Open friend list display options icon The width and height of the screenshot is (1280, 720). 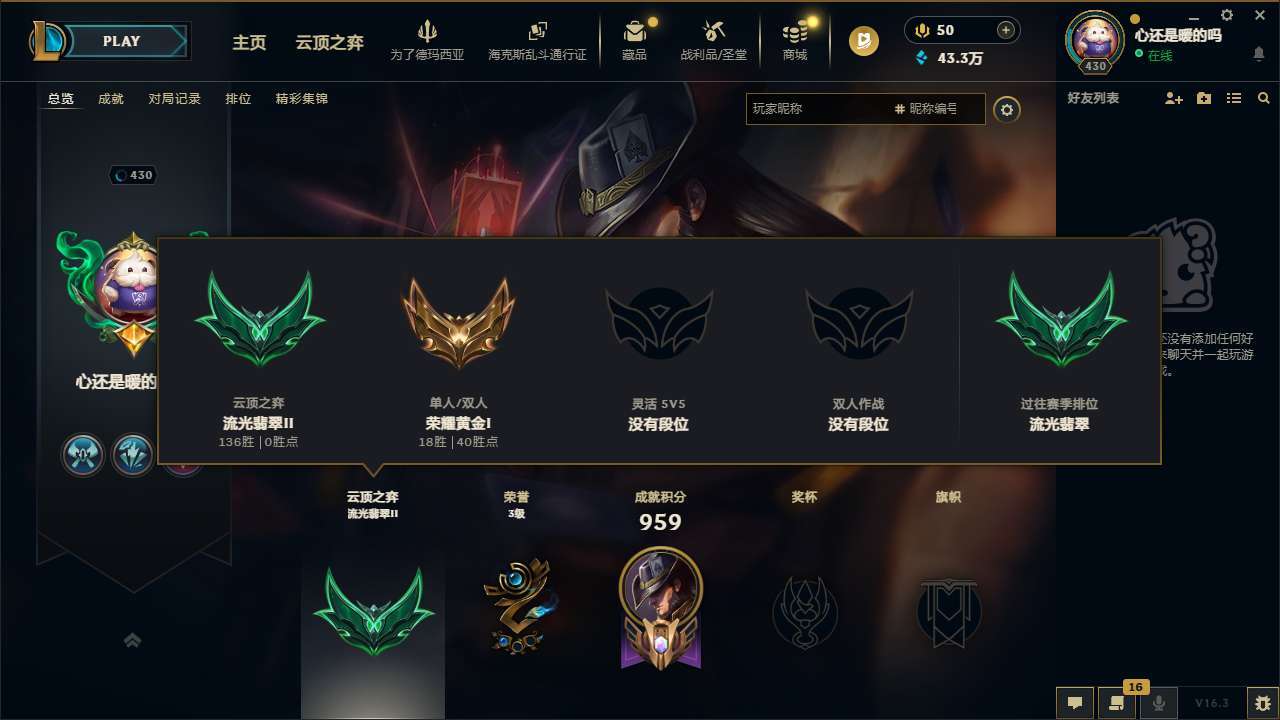pos(1233,98)
